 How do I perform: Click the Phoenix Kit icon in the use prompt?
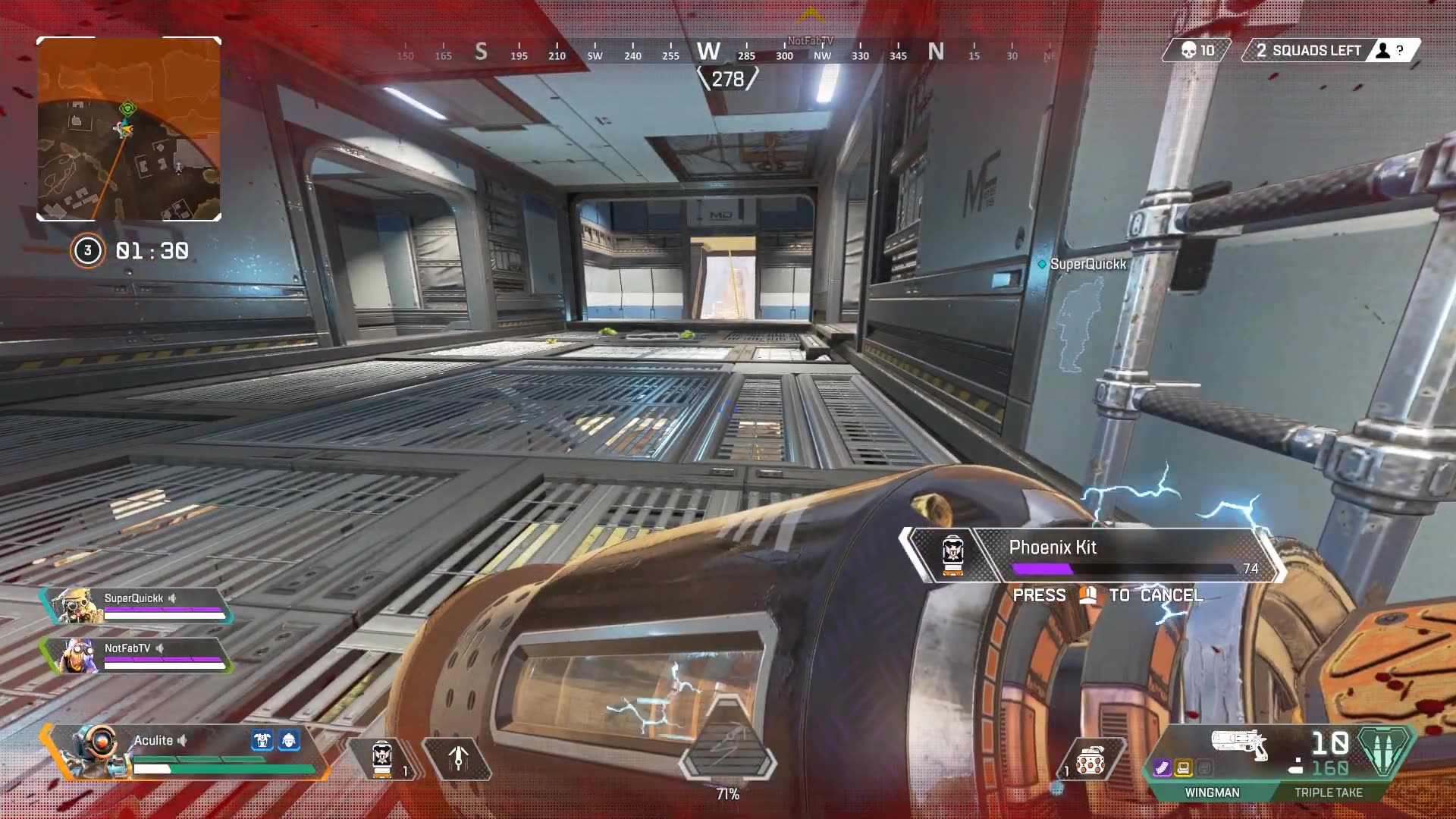coord(952,554)
